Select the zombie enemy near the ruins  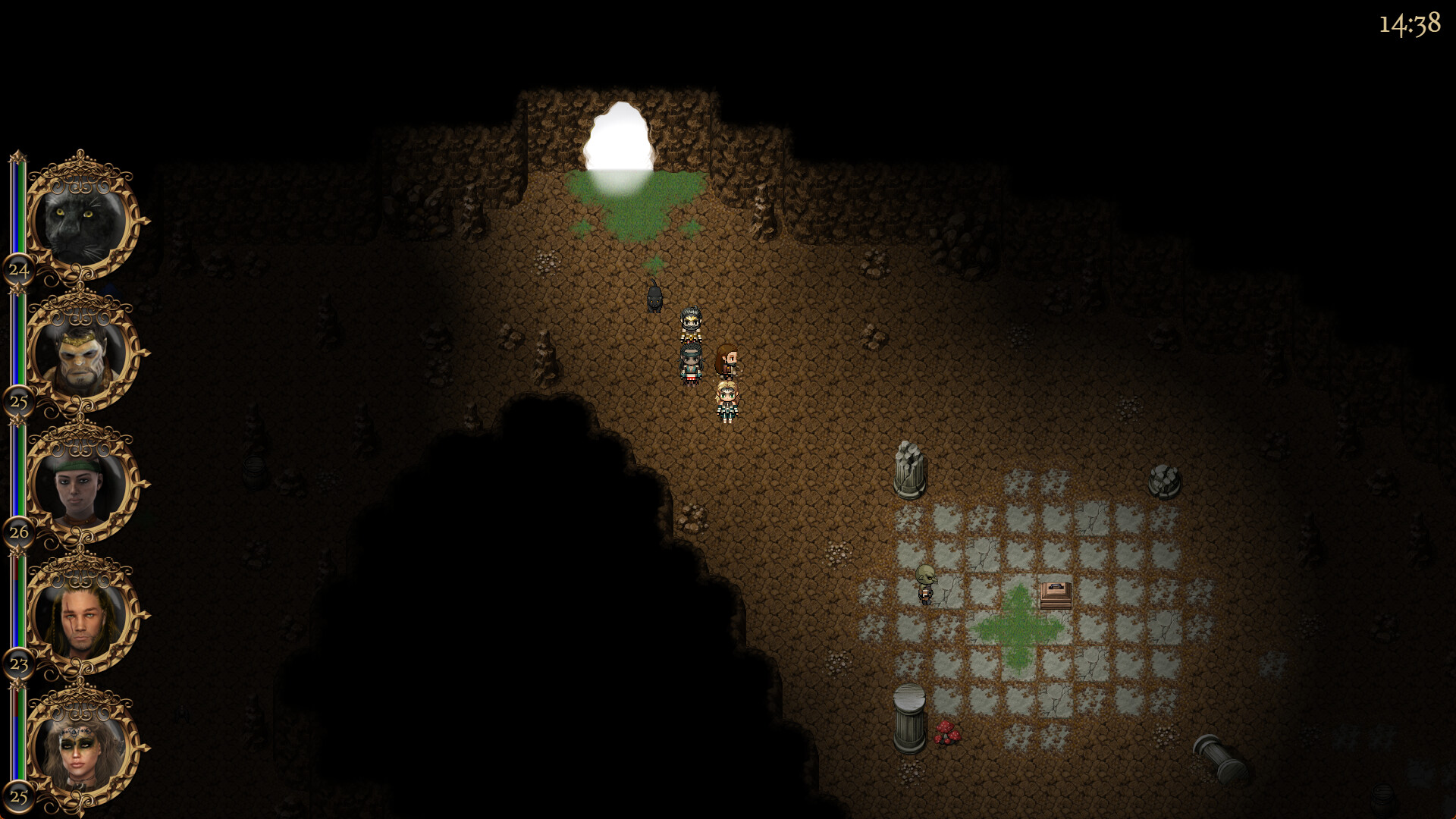click(x=927, y=584)
